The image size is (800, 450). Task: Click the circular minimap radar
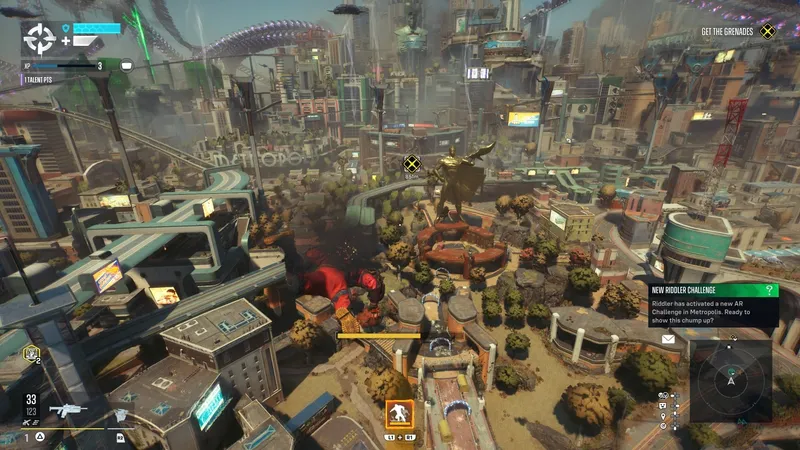point(731,380)
